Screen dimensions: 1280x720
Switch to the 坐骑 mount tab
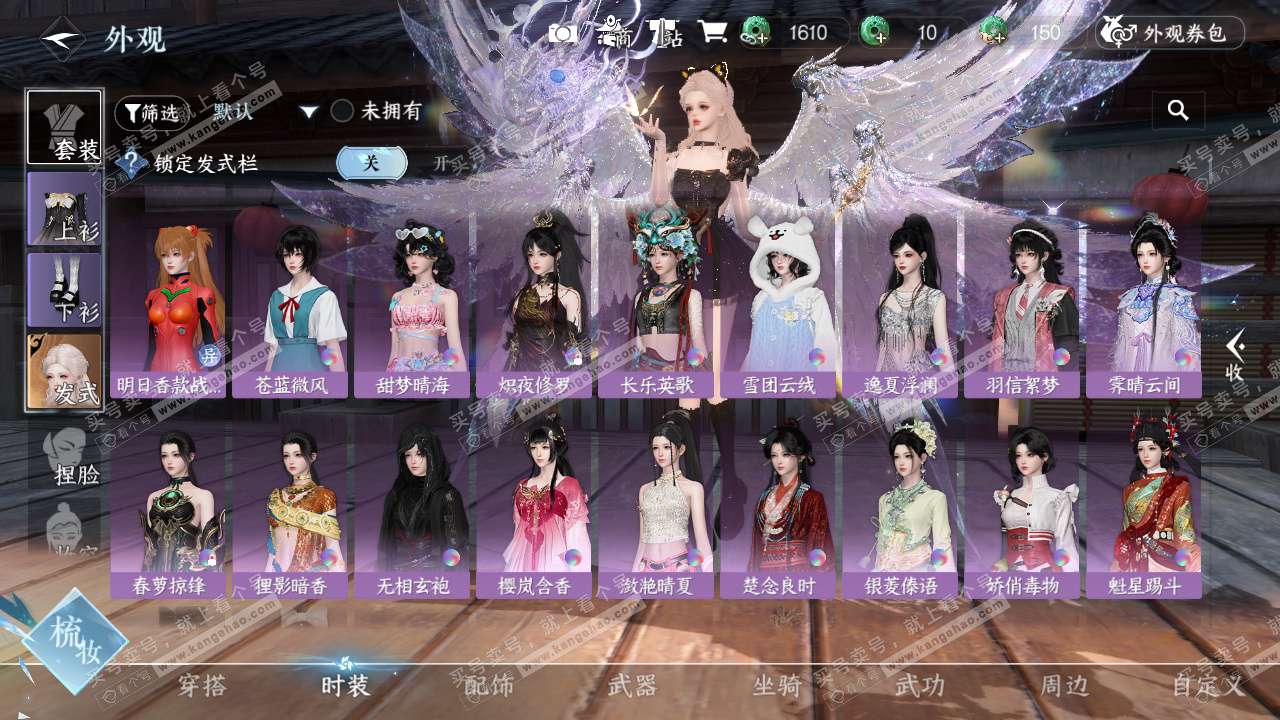(x=777, y=685)
